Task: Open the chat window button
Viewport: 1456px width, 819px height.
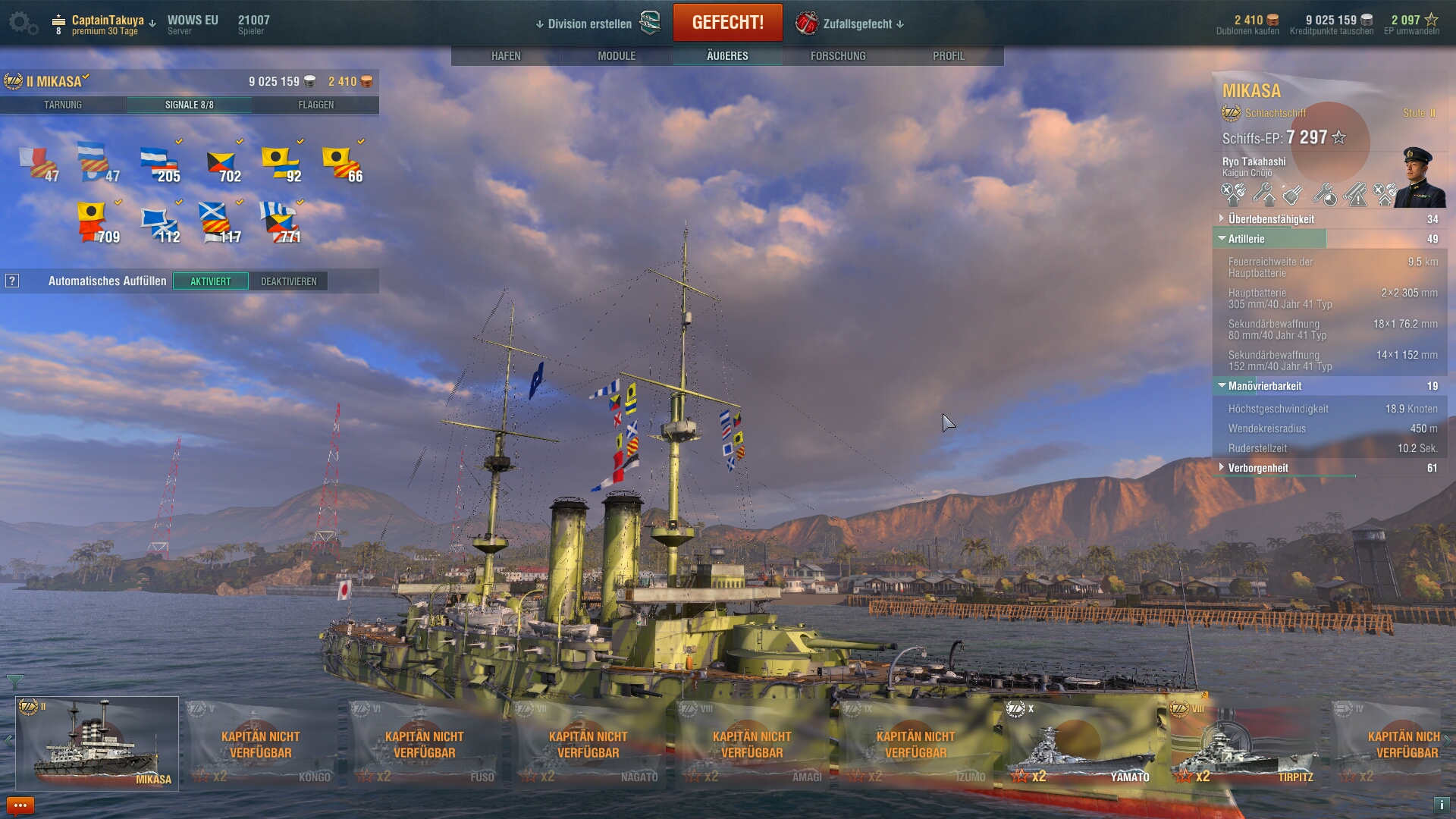Action: pos(20,805)
